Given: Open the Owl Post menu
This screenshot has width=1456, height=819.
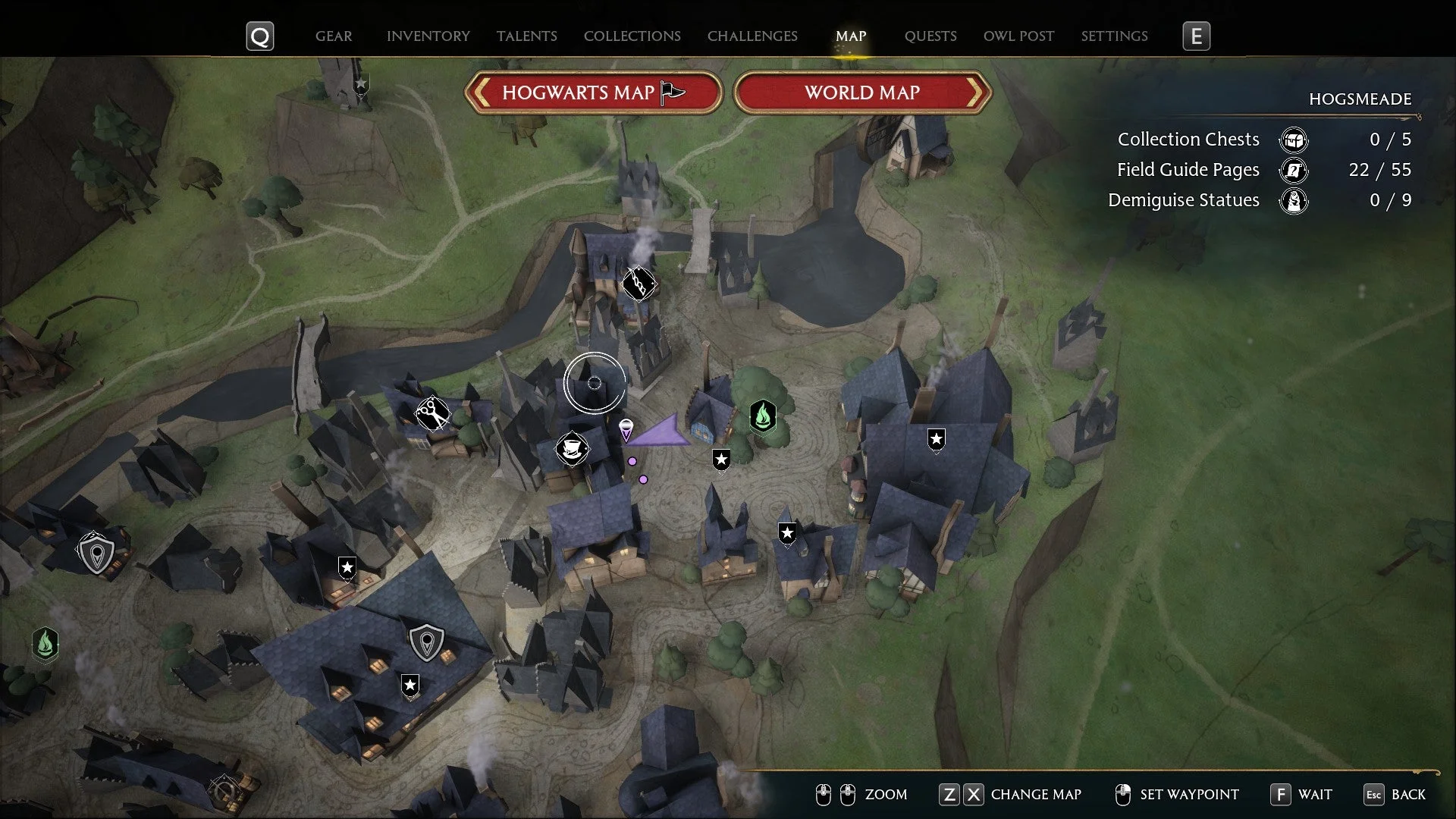Looking at the screenshot, I should point(1018,36).
